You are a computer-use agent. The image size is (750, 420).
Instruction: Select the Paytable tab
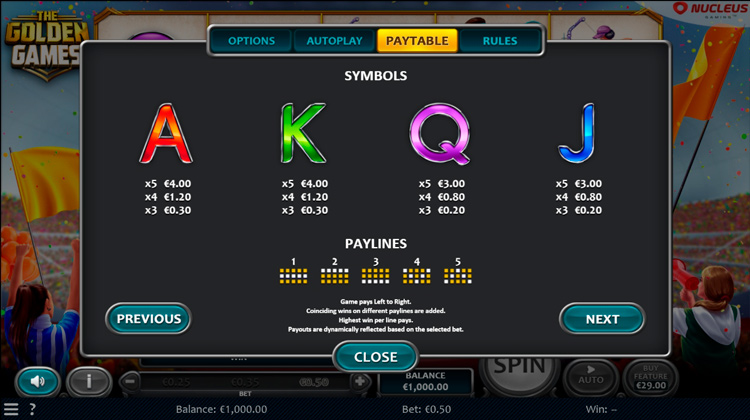[417, 41]
